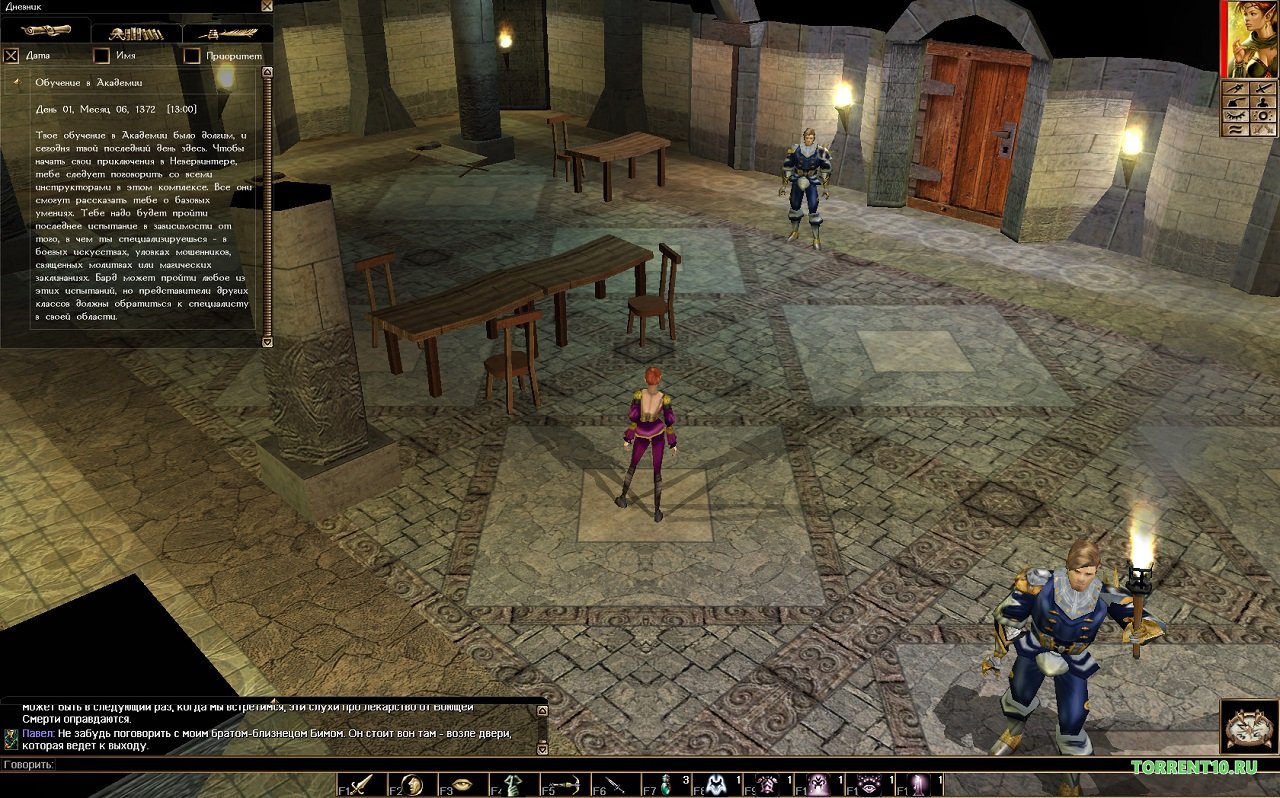Click the creature face button above the watermark
The width and height of the screenshot is (1280, 798).
coord(1249,727)
